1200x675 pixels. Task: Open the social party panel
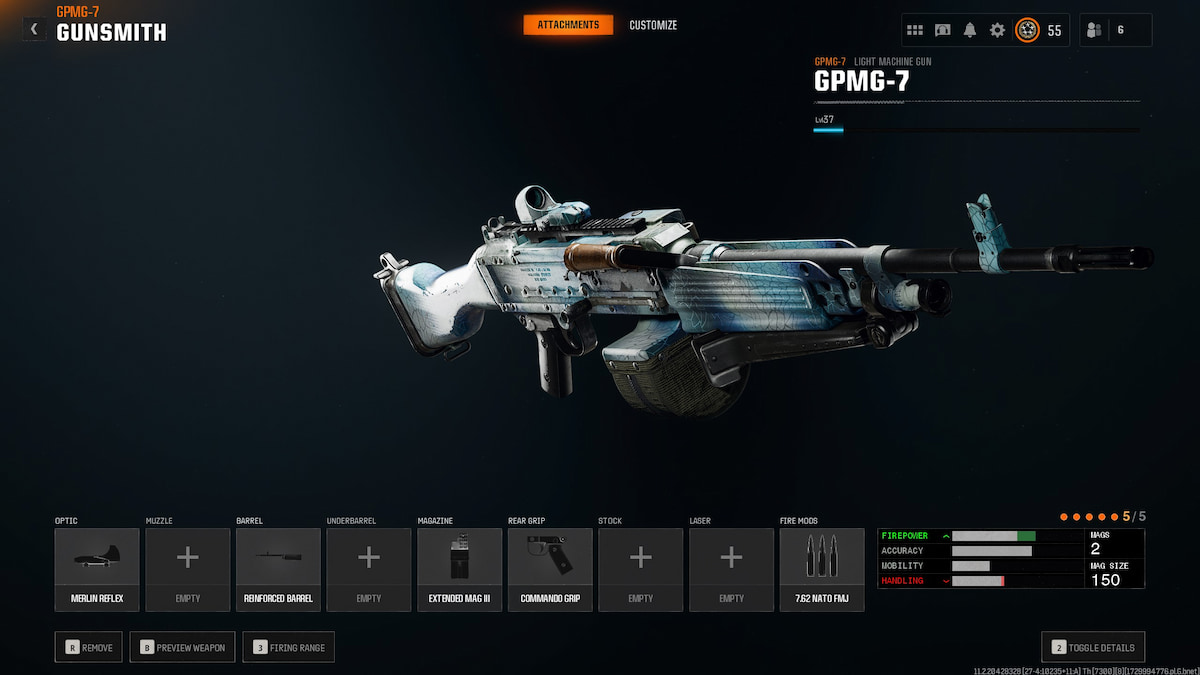[x=1115, y=30]
